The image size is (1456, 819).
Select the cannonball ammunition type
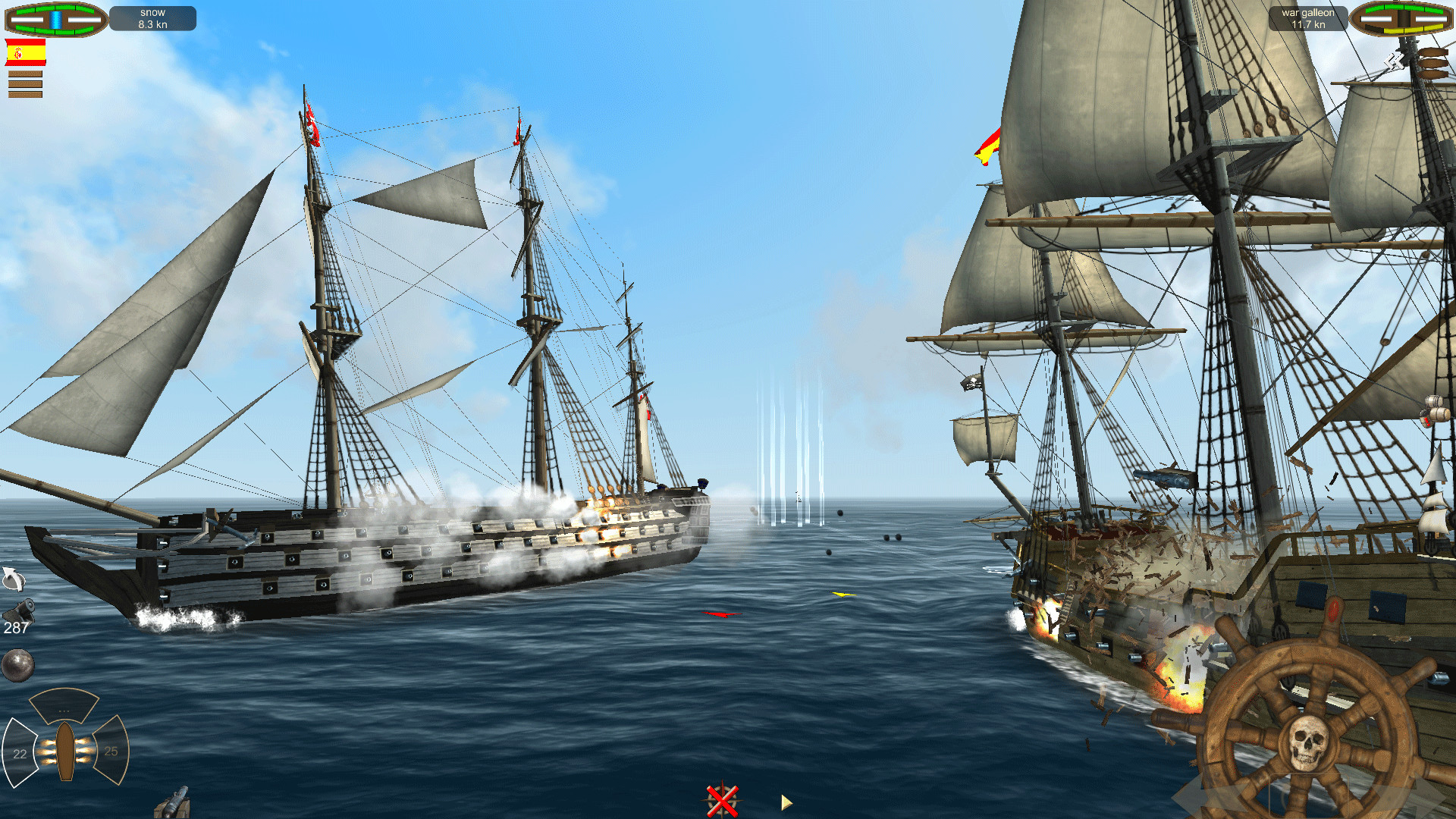17,664
